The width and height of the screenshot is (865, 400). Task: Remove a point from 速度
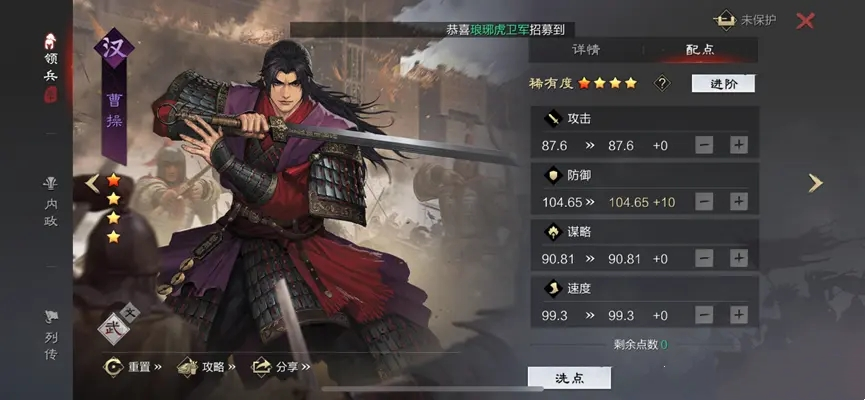704,314
